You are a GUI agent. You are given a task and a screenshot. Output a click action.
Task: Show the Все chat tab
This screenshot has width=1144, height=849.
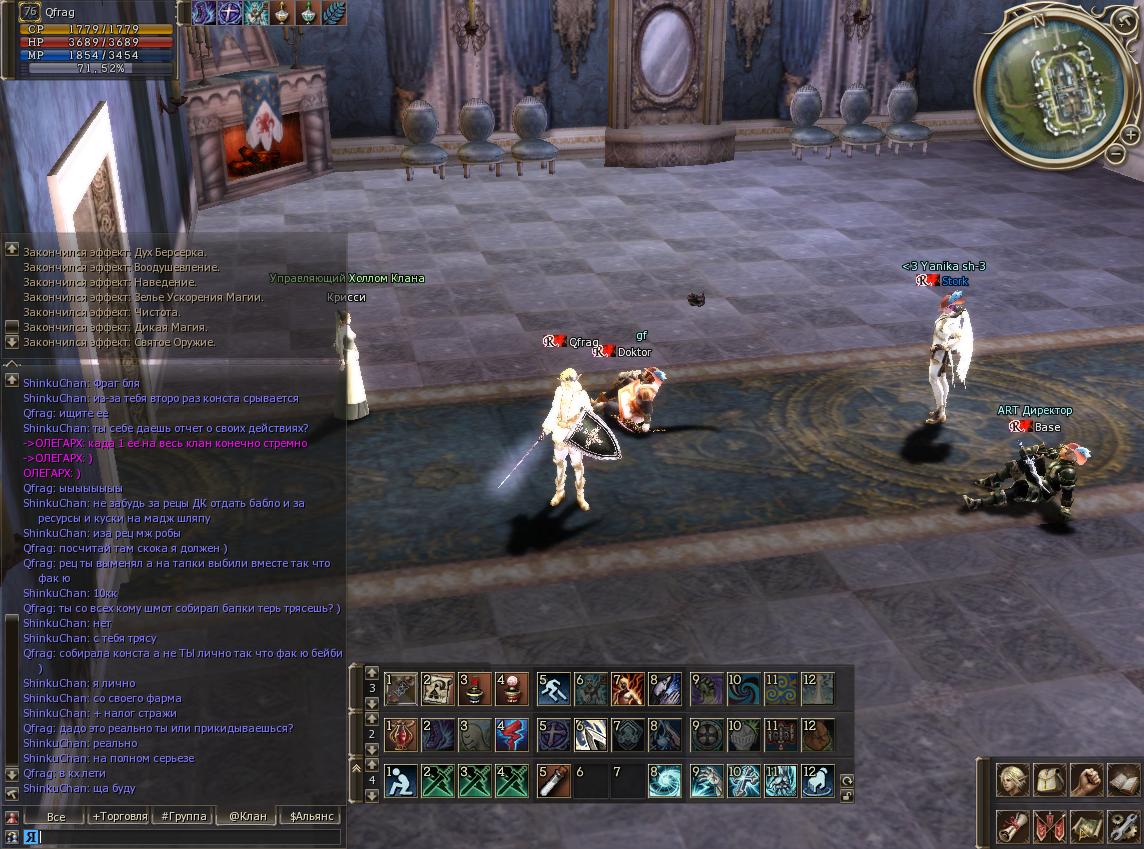pyautogui.click(x=56, y=816)
